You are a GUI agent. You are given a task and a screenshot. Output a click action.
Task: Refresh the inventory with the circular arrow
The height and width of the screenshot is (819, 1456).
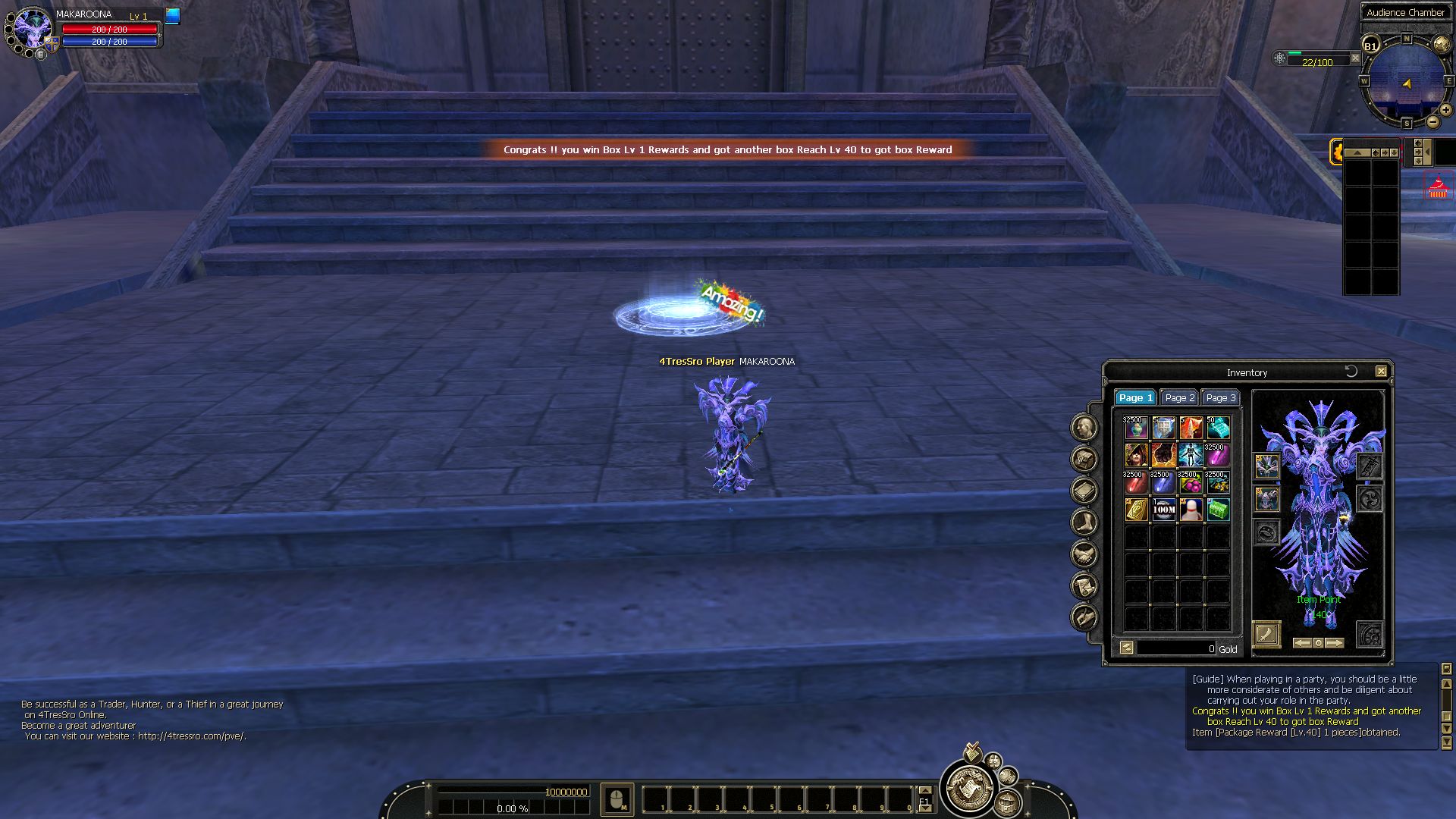1351,372
